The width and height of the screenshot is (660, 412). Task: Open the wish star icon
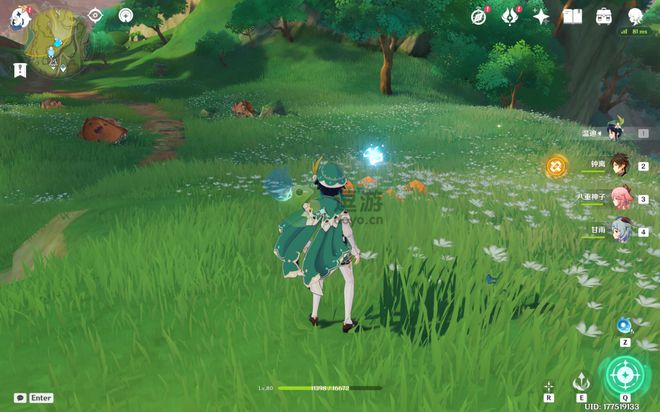click(x=541, y=16)
